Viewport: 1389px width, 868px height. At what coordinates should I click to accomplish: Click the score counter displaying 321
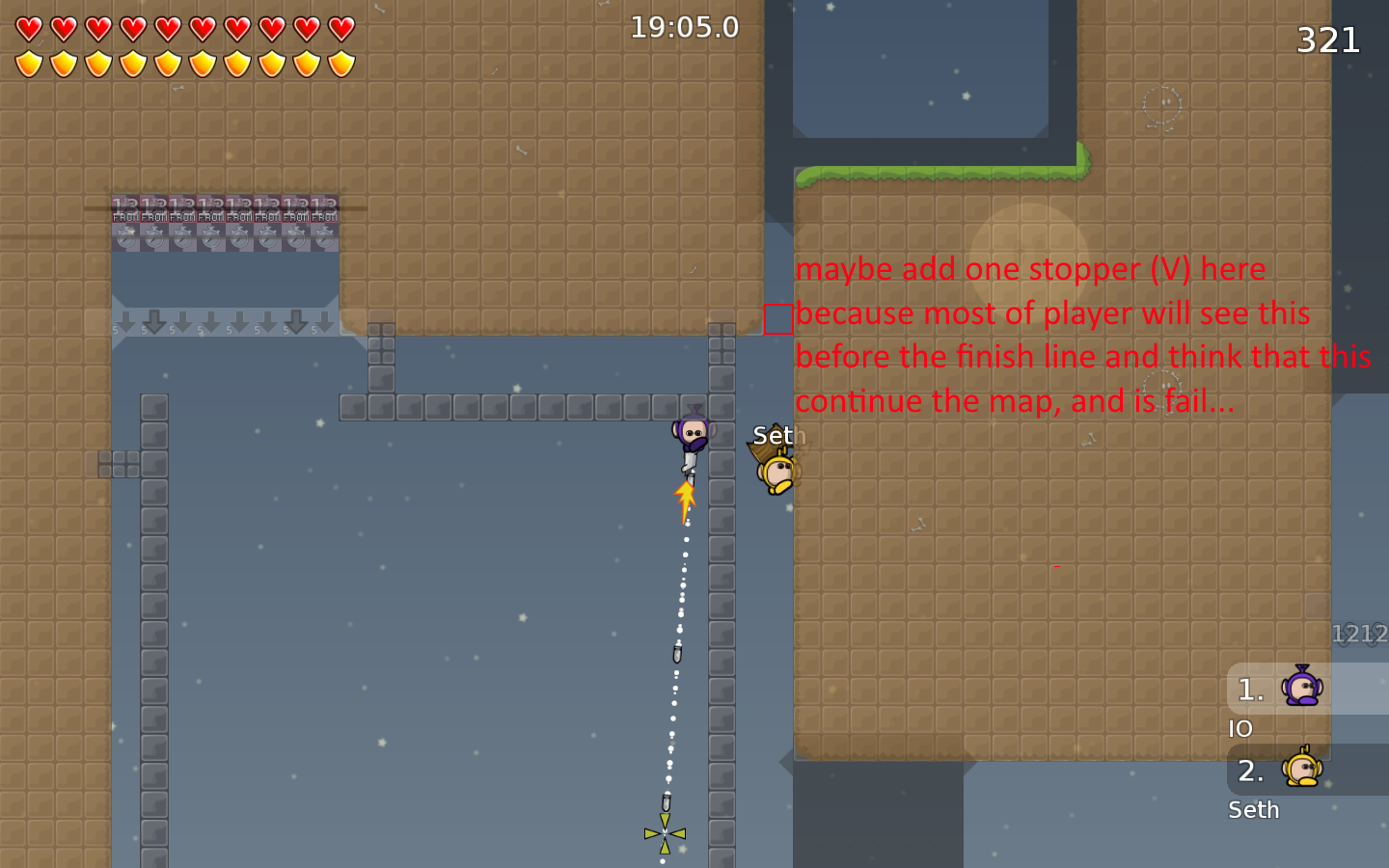click(x=1328, y=41)
